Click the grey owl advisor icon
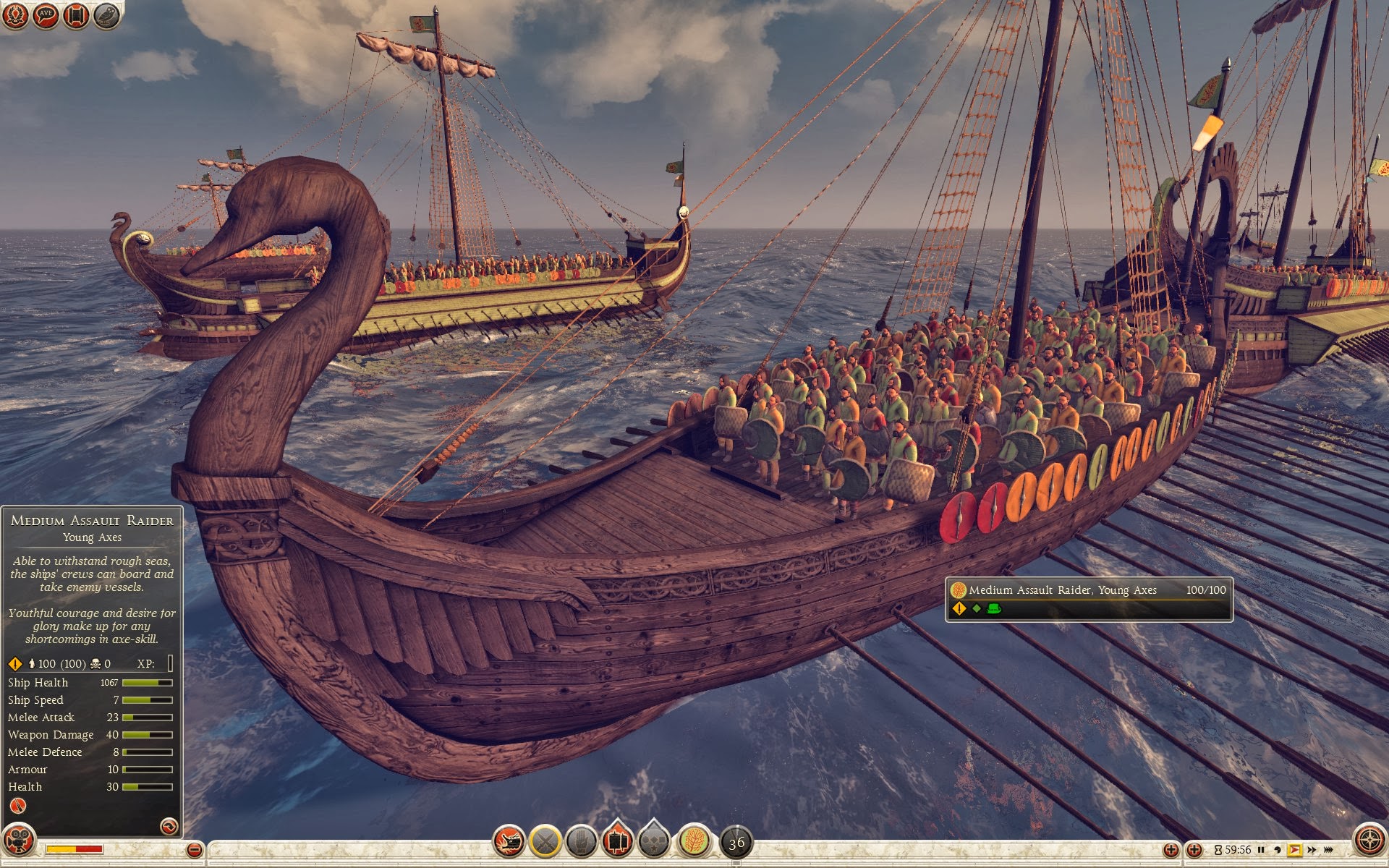This screenshot has height=868, width=1389. click(106, 15)
